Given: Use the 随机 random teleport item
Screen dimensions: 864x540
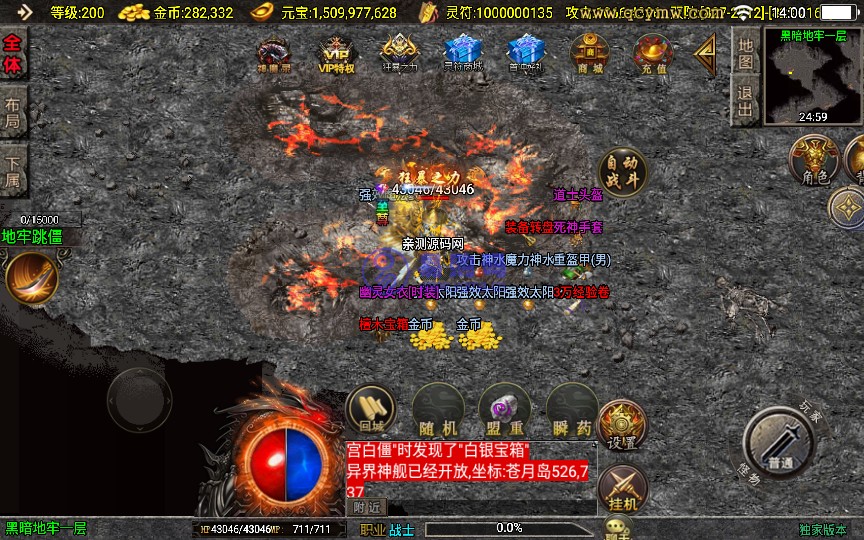Looking at the screenshot, I should click(x=436, y=410).
